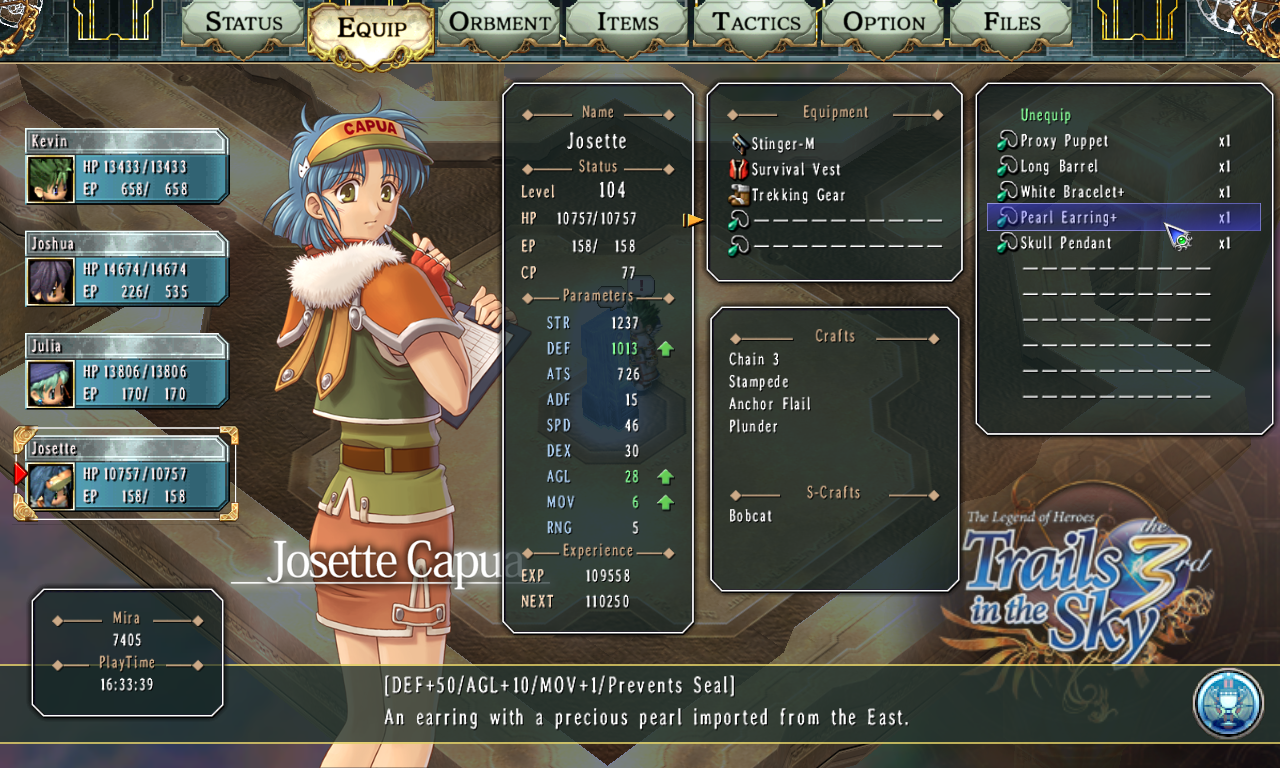
Task: Go to the Items tab
Action: pos(628,22)
